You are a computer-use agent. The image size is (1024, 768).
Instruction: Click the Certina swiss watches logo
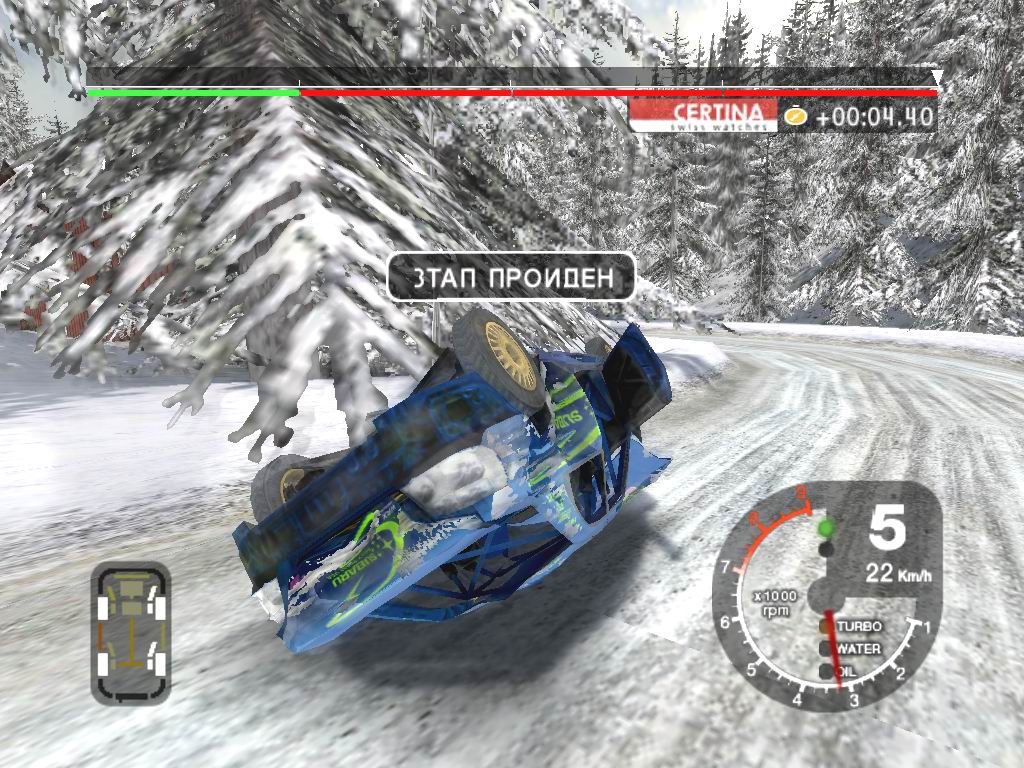coord(703,115)
